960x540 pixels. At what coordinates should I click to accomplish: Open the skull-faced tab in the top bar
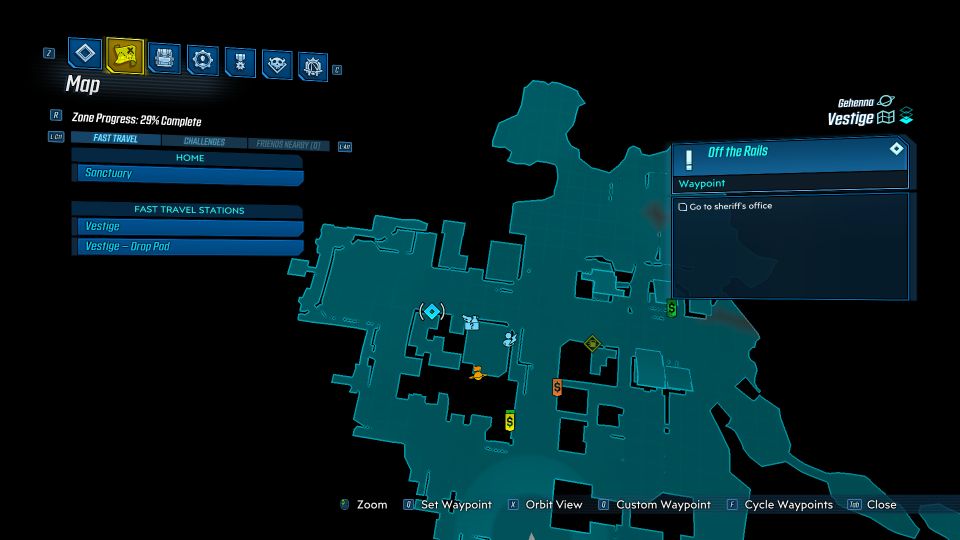coord(277,65)
